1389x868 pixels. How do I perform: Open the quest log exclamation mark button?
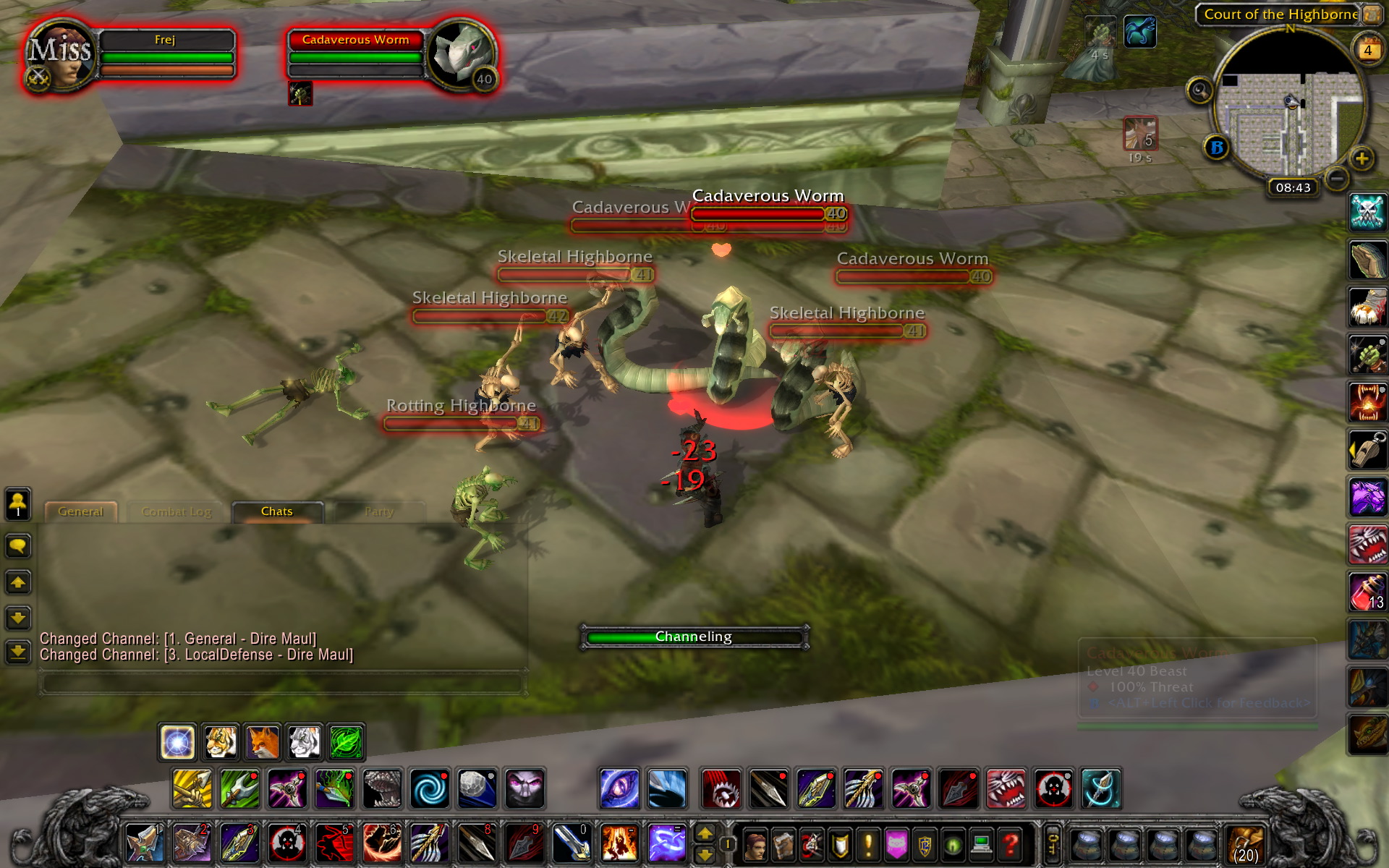point(868,843)
